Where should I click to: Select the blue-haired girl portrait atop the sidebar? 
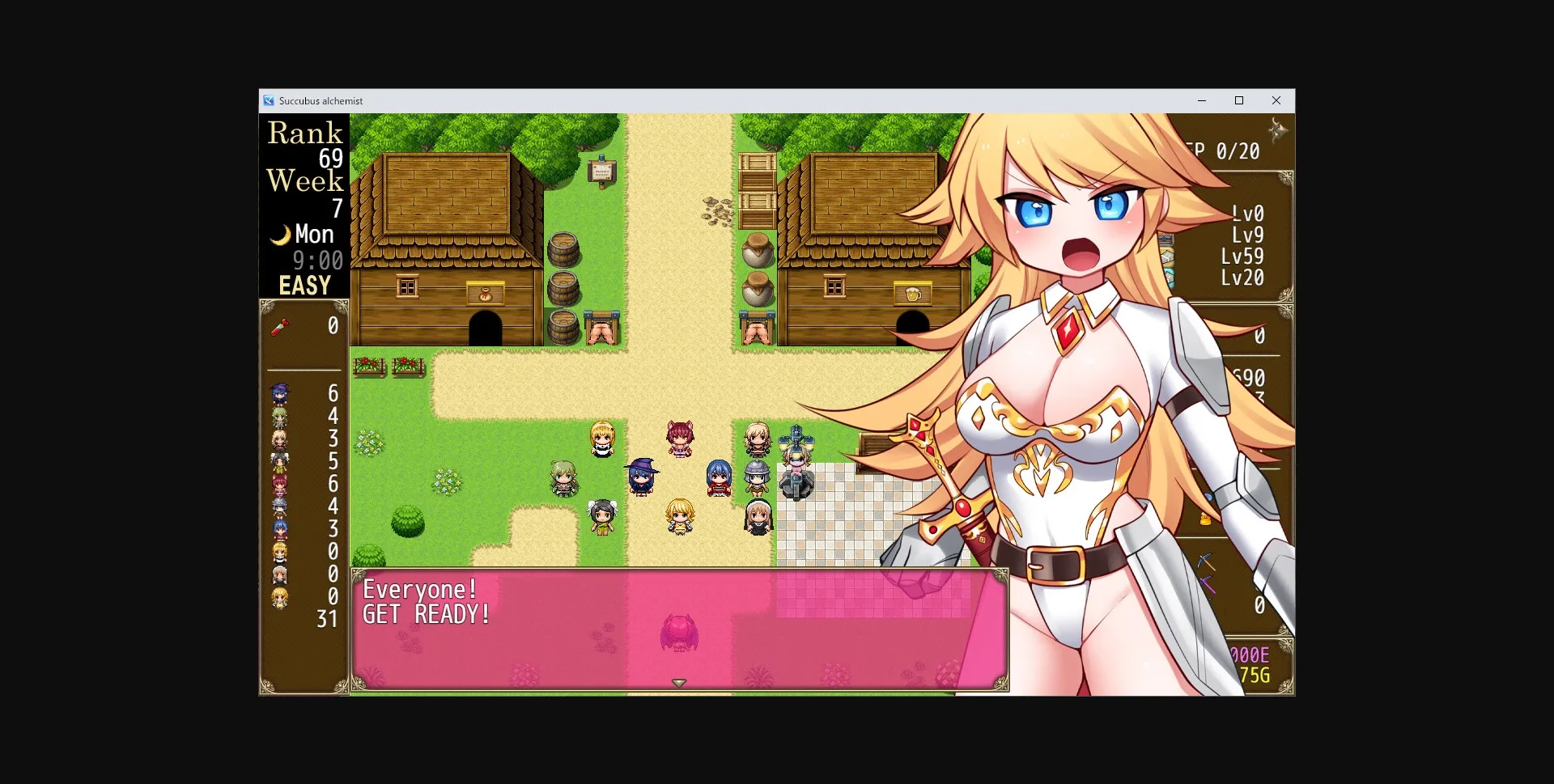[x=279, y=392]
